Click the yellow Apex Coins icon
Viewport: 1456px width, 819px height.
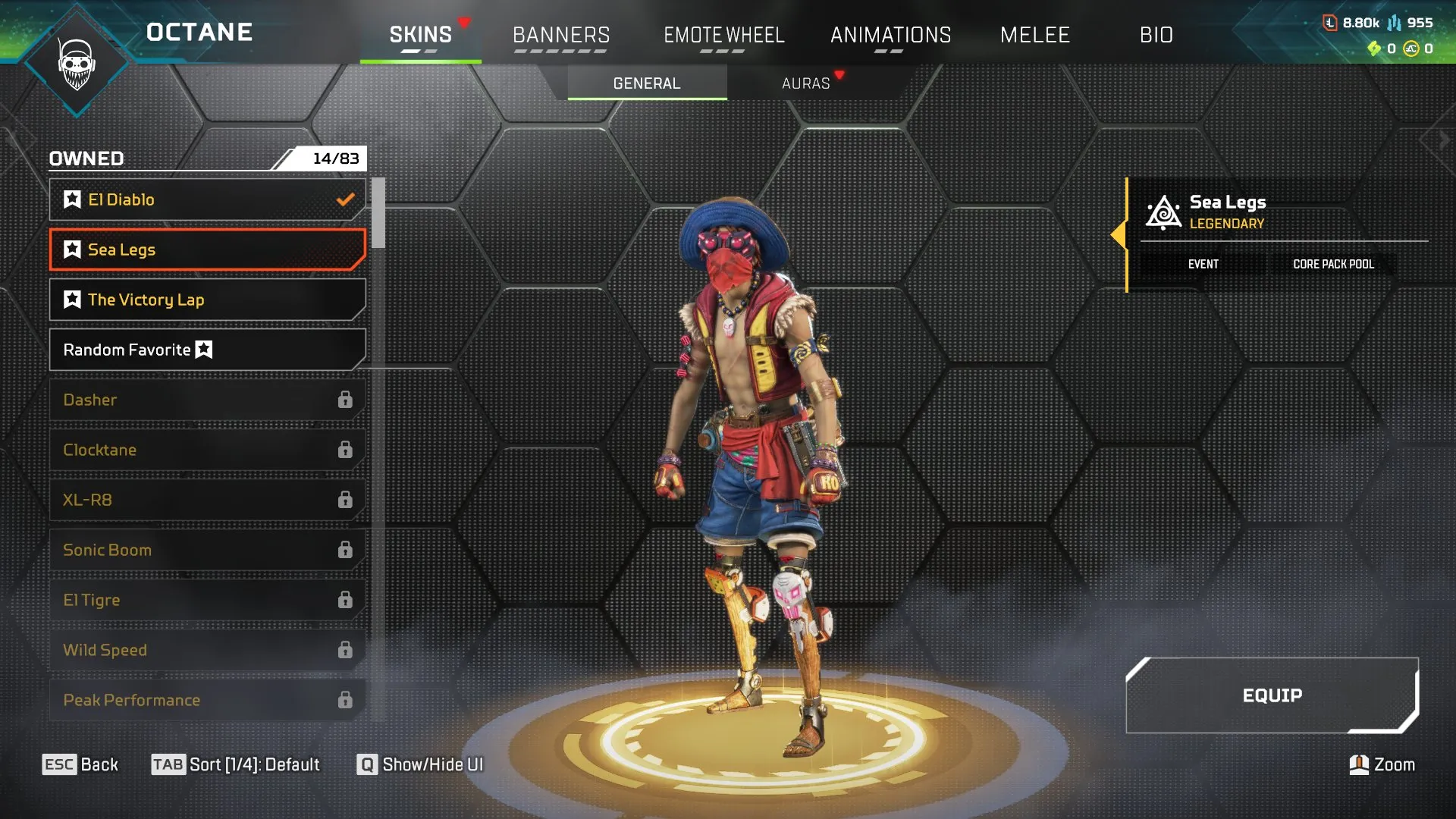(x=1410, y=50)
